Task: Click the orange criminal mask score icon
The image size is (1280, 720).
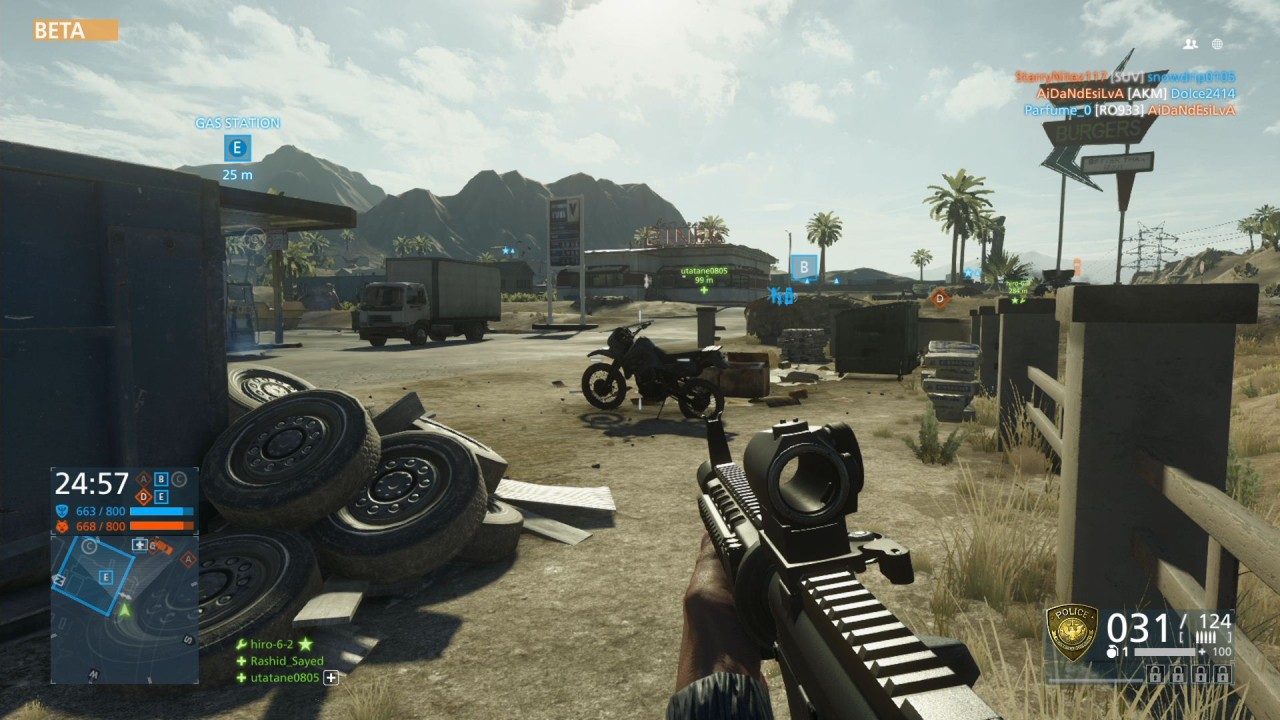Action: point(62,524)
